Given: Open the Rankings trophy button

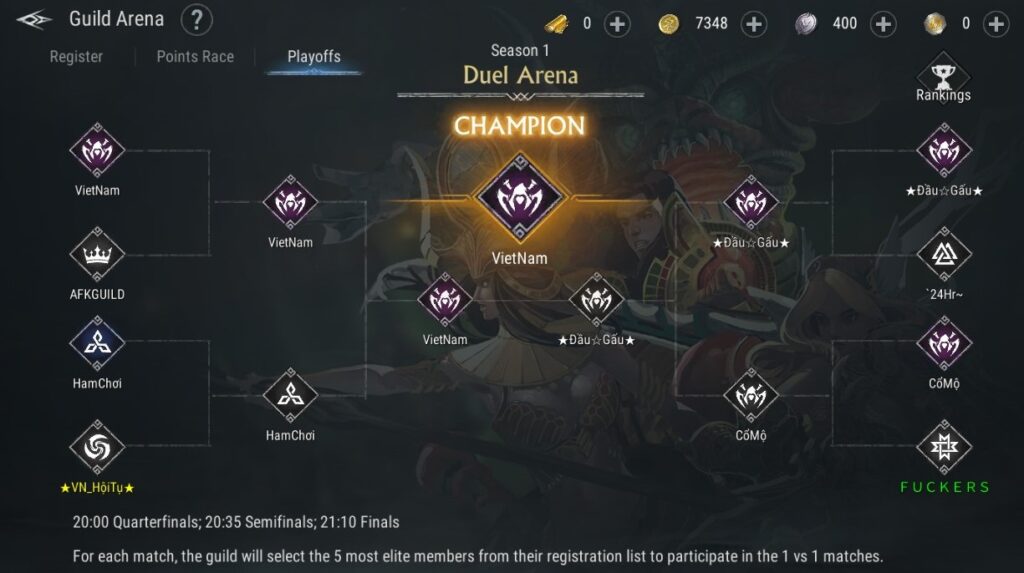Looking at the screenshot, I should 943,77.
